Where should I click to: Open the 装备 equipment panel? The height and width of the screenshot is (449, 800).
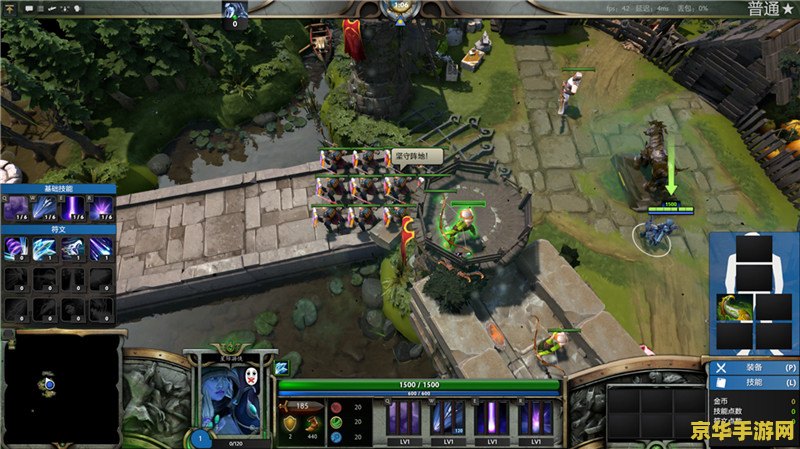(754, 367)
